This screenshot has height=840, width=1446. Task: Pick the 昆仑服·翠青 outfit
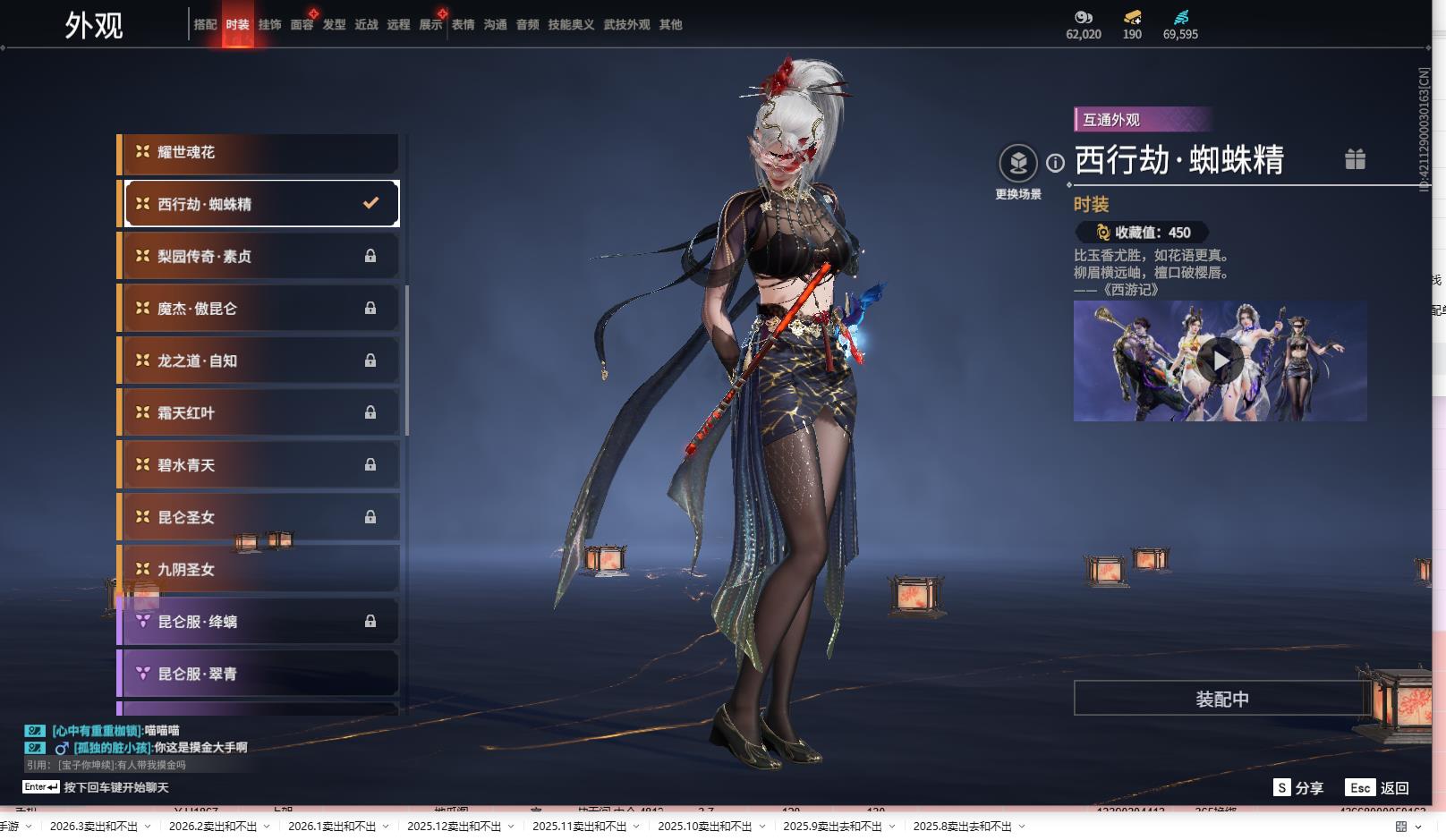[x=259, y=675]
